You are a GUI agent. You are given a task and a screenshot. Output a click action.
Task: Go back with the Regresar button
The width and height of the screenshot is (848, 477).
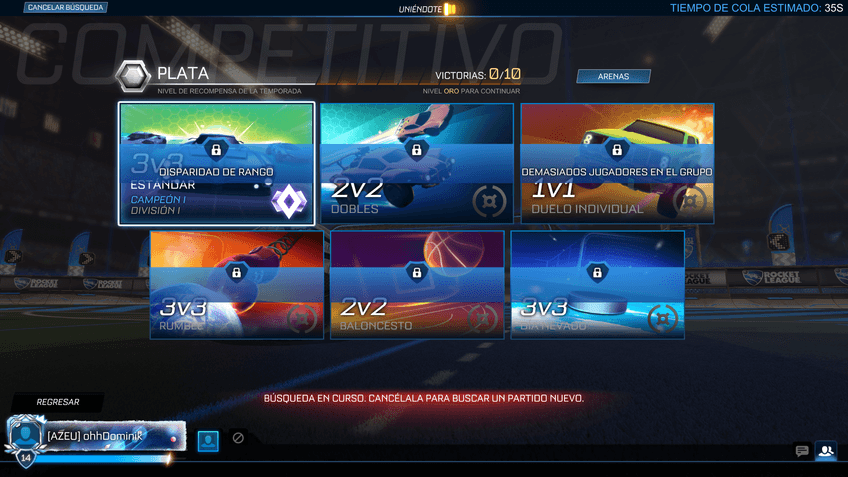[57, 402]
